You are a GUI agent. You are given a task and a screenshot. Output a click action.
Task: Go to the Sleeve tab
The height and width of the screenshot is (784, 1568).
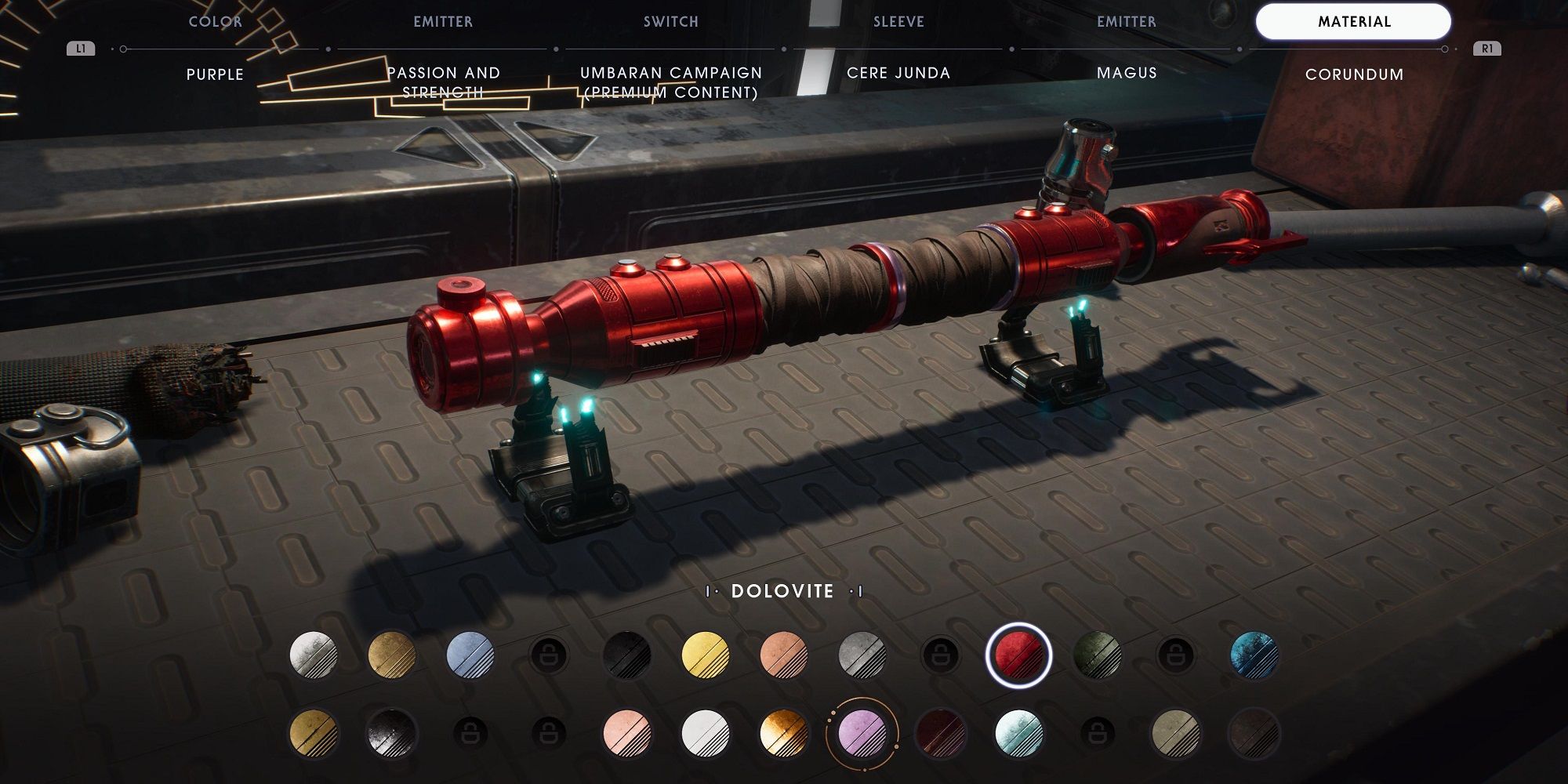898,22
